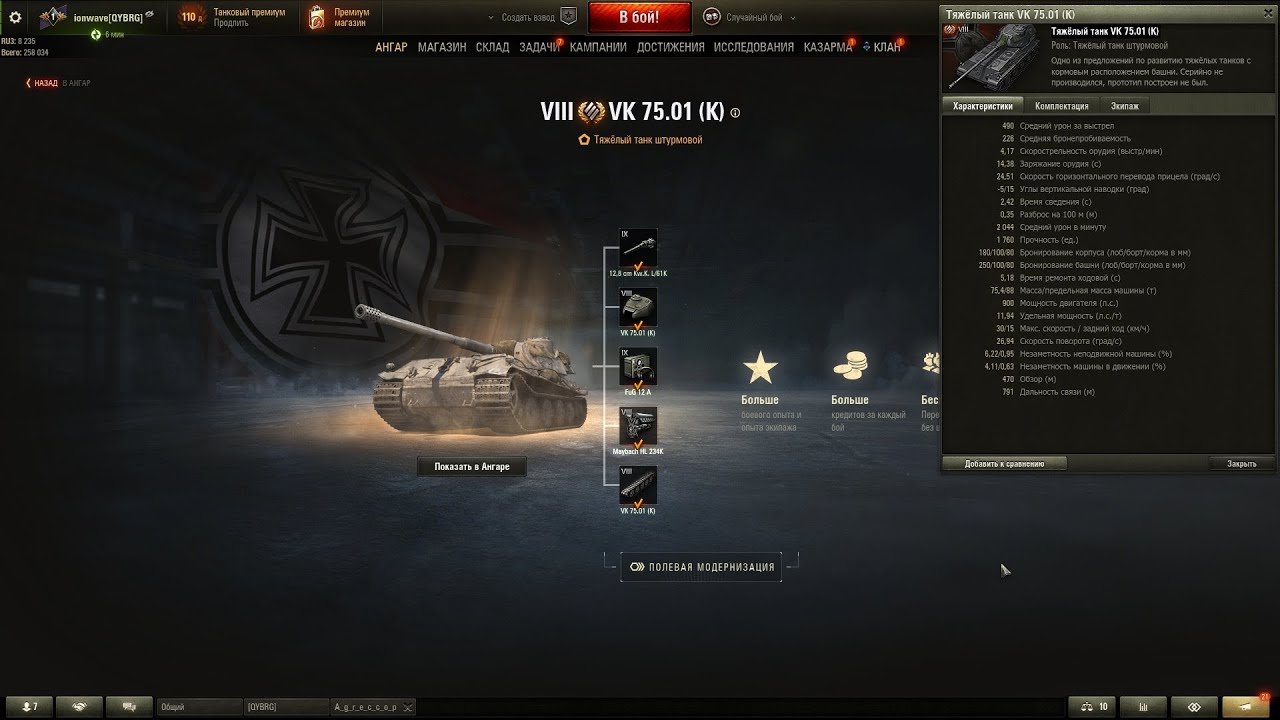The width and height of the screenshot is (1280, 720).
Task: Open the «Достижения» achievements section
Action: (x=670, y=47)
